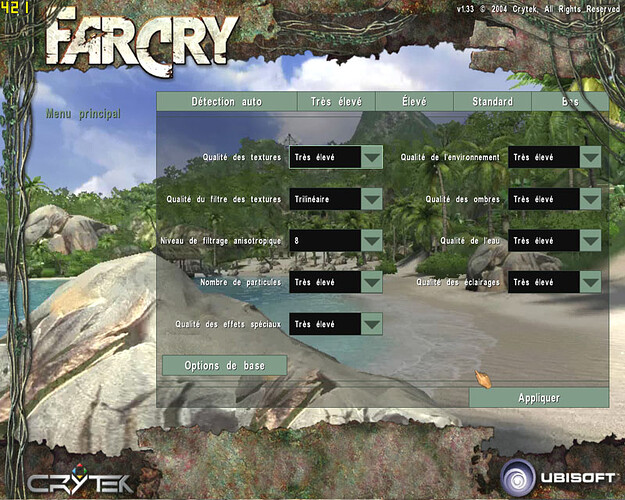The height and width of the screenshot is (500, 625).
Task: Return to Menu principal
Action: pyautogui.click(x=83, y=114)
